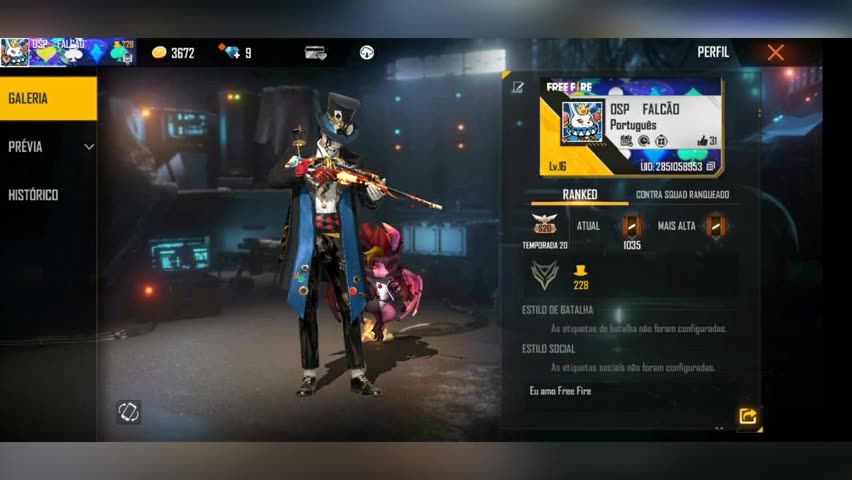This screenshot has height=480, width=852.
Task: Click the thumbs-up likes icon
Action: tap(703, 141)
